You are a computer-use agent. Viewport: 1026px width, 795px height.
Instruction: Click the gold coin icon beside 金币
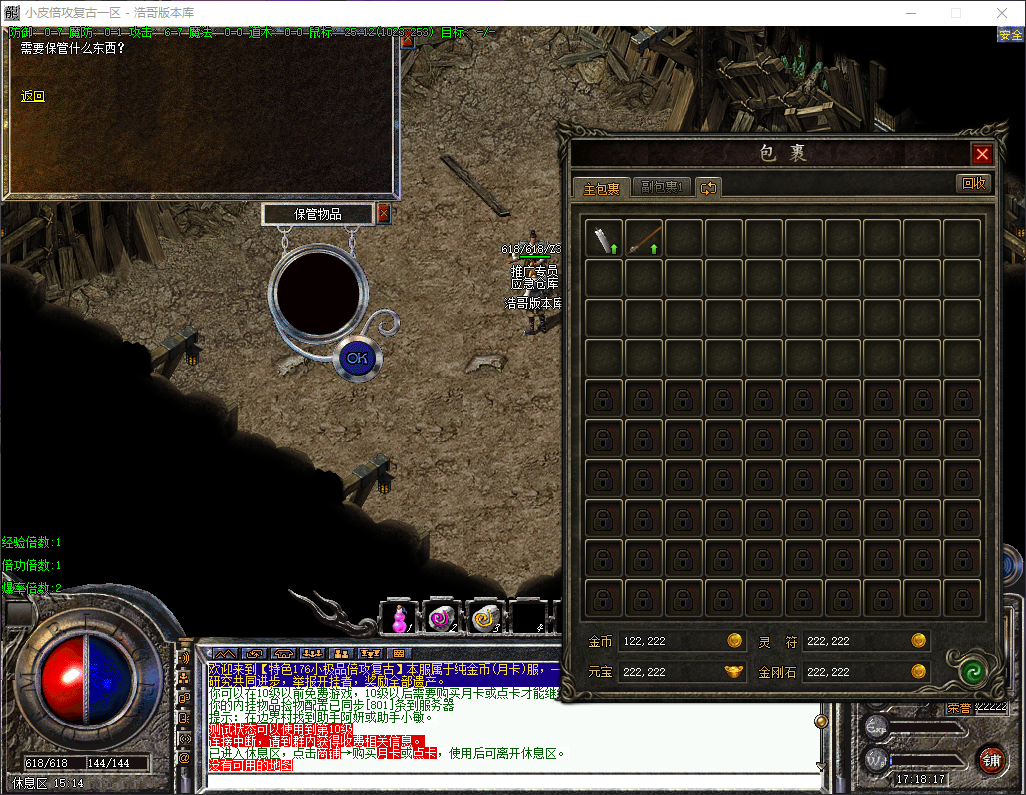(x=734, y=640)
